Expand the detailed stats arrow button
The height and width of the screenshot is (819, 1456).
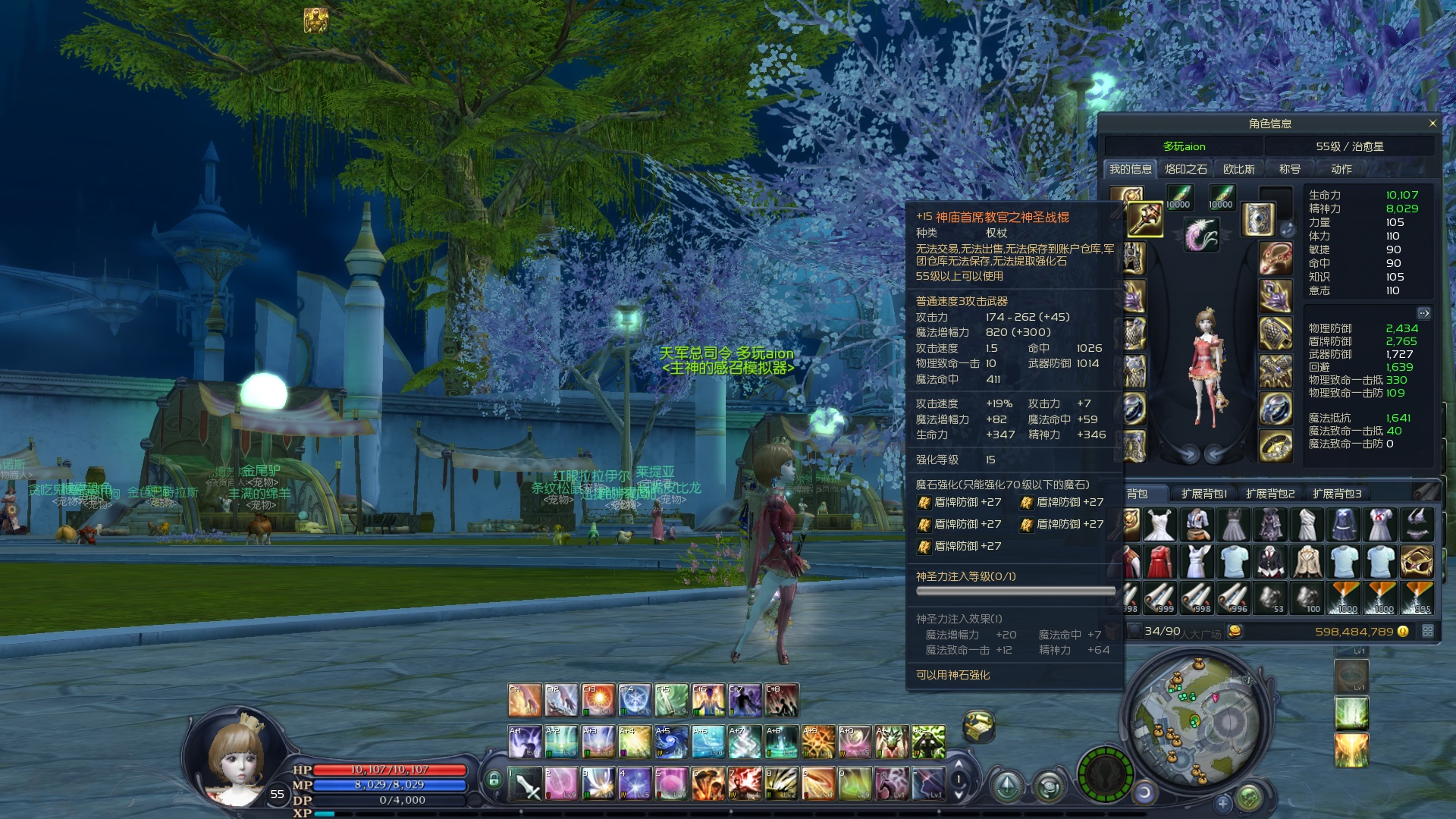1423,313
